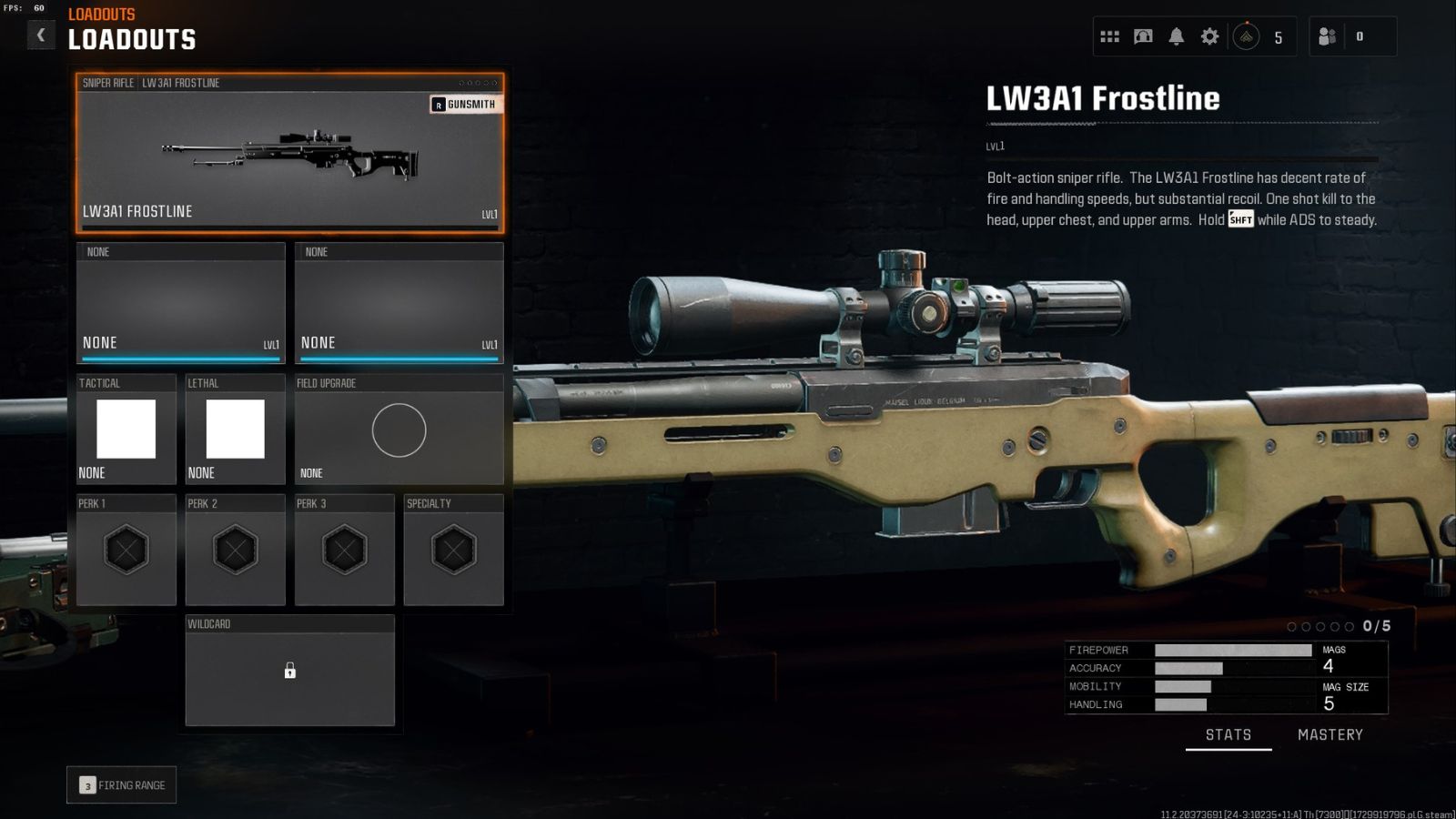Image resolution: width=1456 pixels, height=819 pixels.
Task: Enter the Firing Range
Action: point(121,784)
